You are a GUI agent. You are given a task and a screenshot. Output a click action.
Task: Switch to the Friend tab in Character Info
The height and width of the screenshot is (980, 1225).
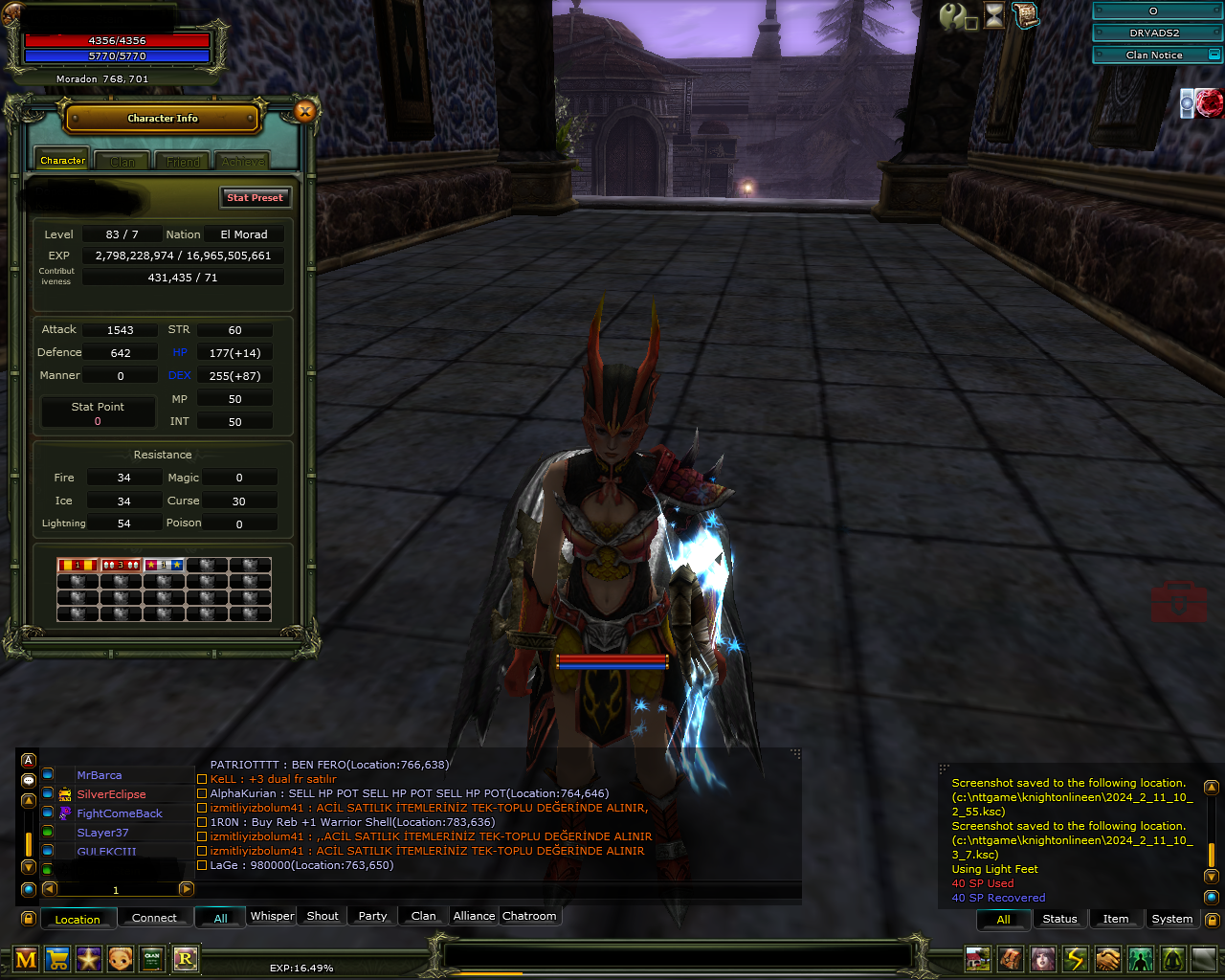[x=182, y=160]
